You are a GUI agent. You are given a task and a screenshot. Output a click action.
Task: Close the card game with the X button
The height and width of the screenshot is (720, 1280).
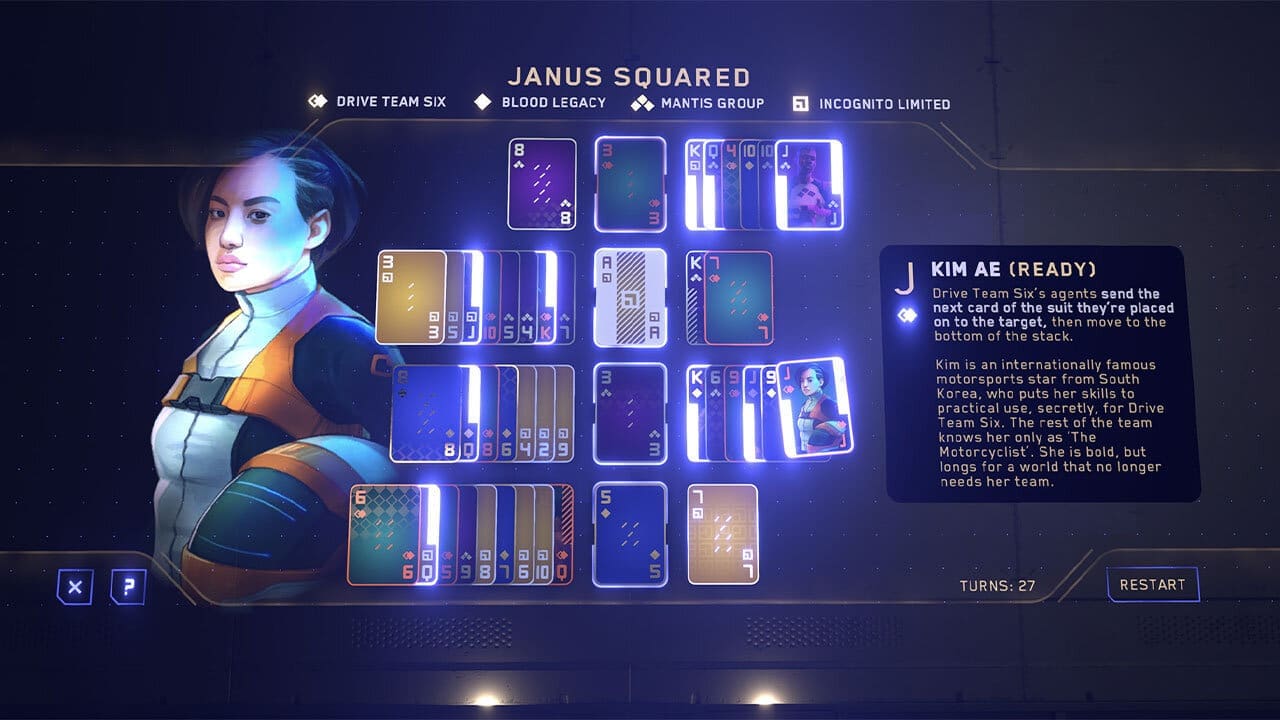[x=74, y=587]
